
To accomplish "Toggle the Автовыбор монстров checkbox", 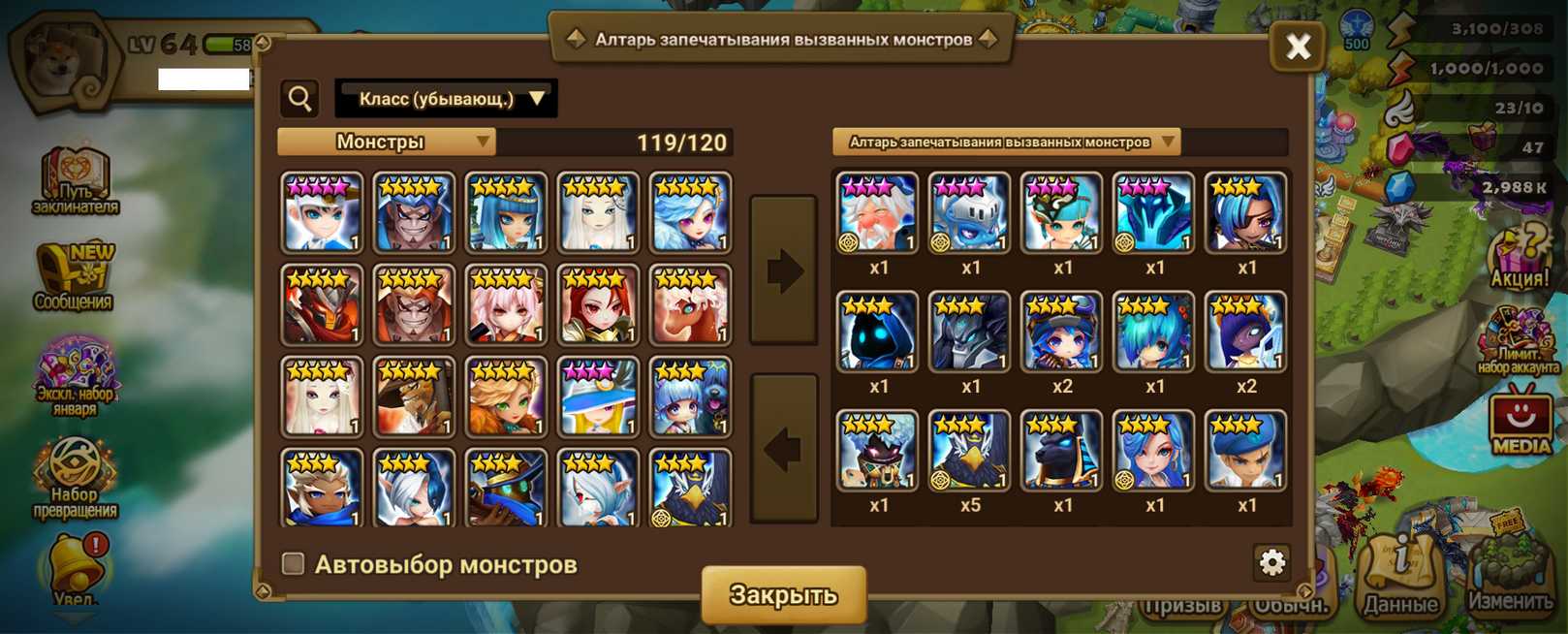I will click(x=293, y=564).
